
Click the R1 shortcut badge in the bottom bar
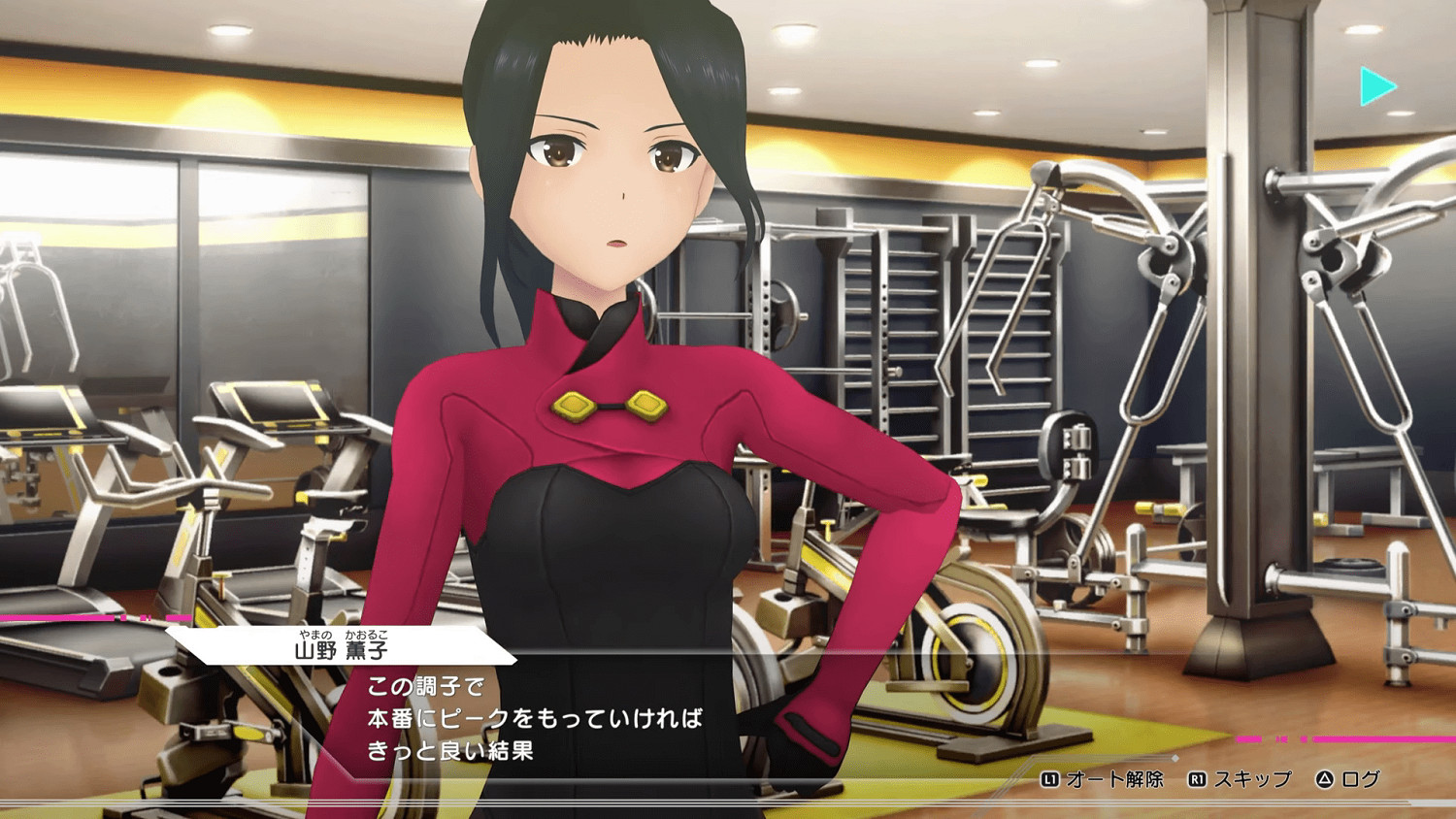pyautogui.click(x=1196, y=778)
